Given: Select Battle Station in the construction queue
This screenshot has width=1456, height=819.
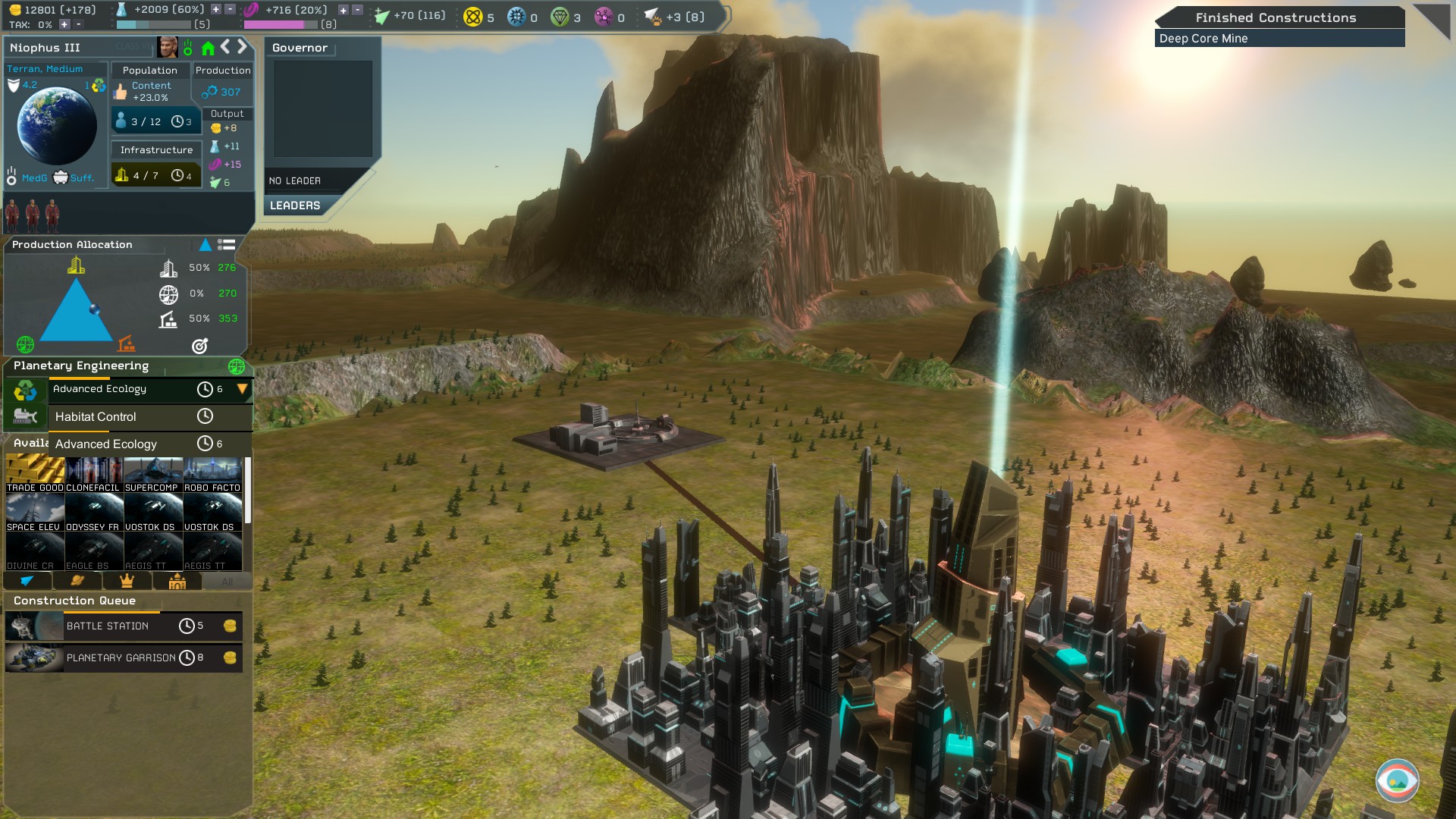Looking at the screenshot, I should [x=108, y=626].
